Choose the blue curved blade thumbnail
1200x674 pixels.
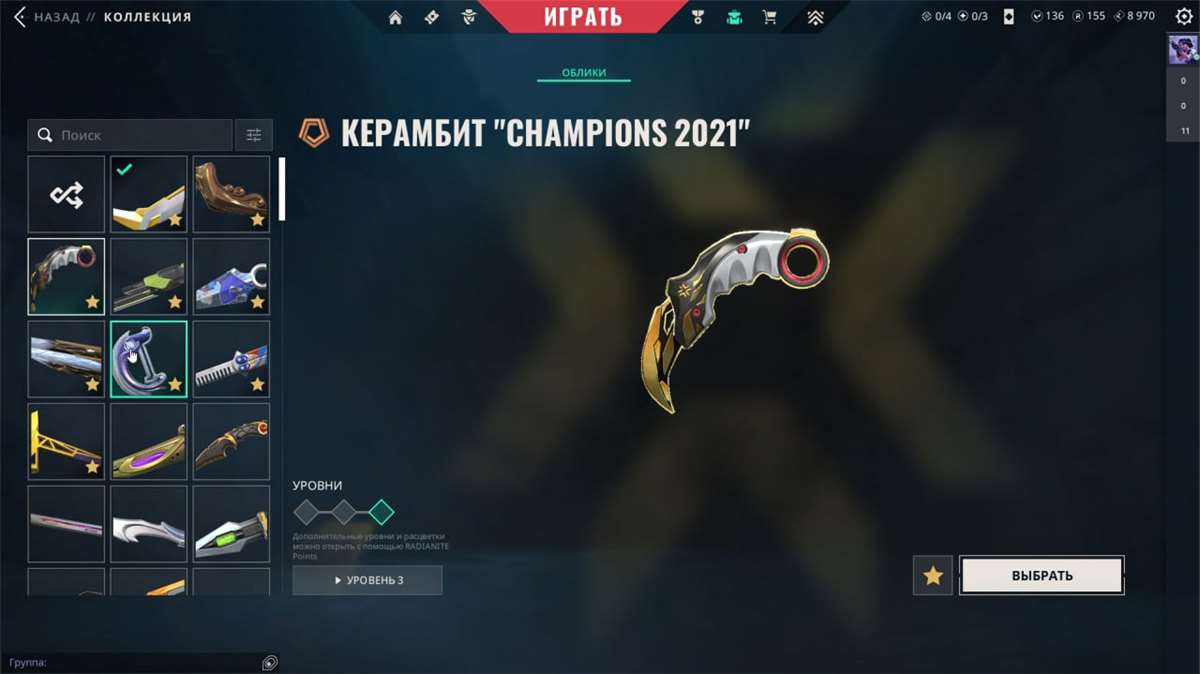(x=148, y=358)
